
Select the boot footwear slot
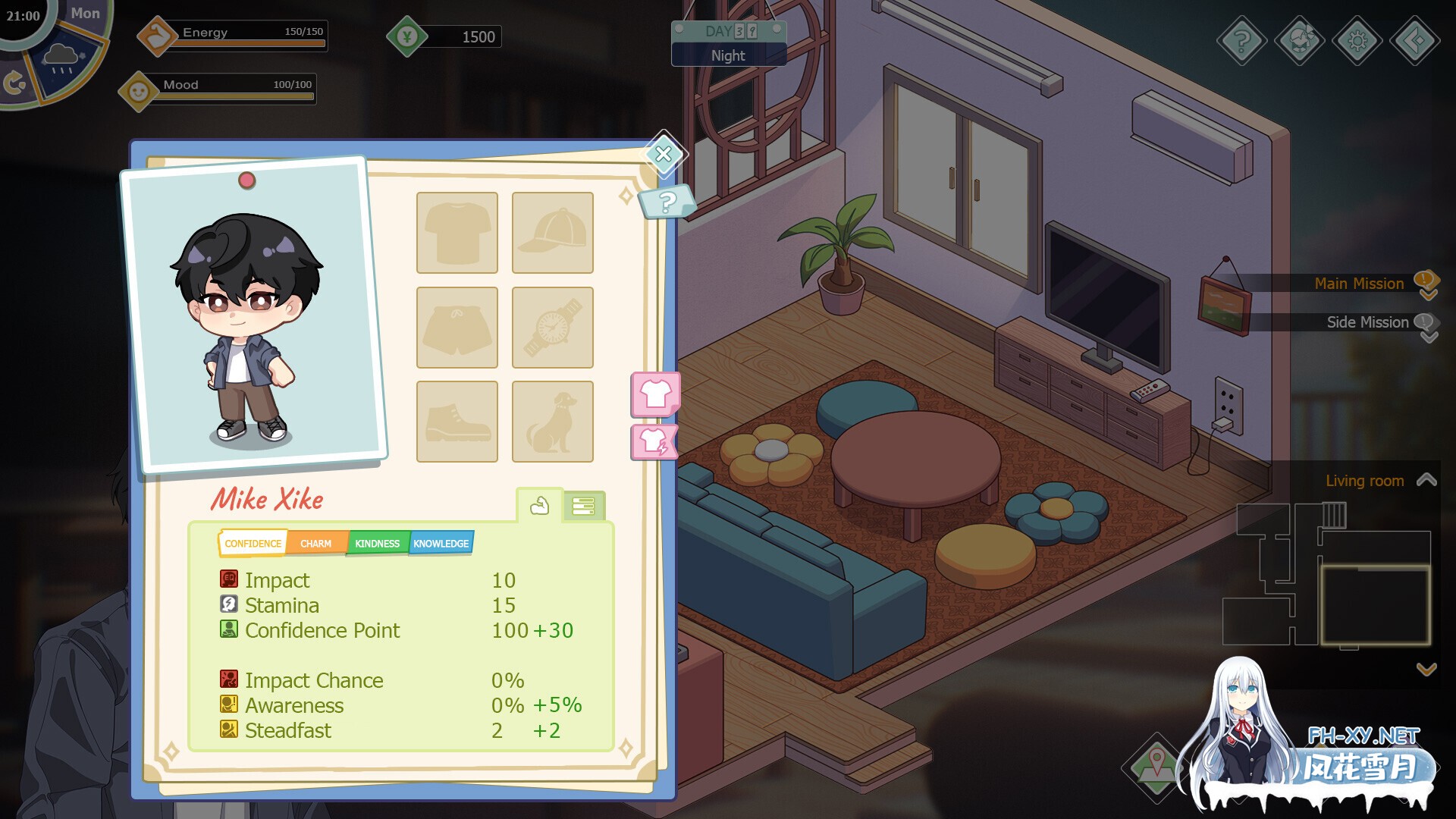pos(457,421)
